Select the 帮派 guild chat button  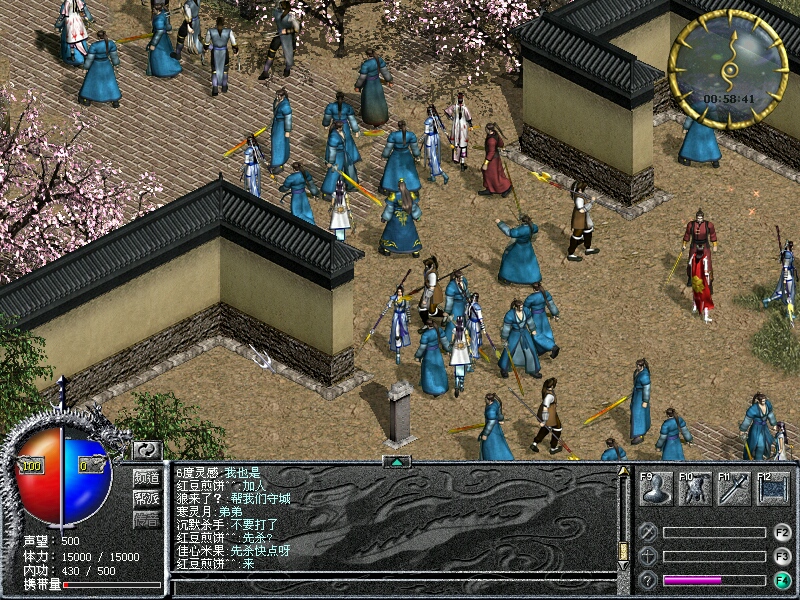point(147,498)
